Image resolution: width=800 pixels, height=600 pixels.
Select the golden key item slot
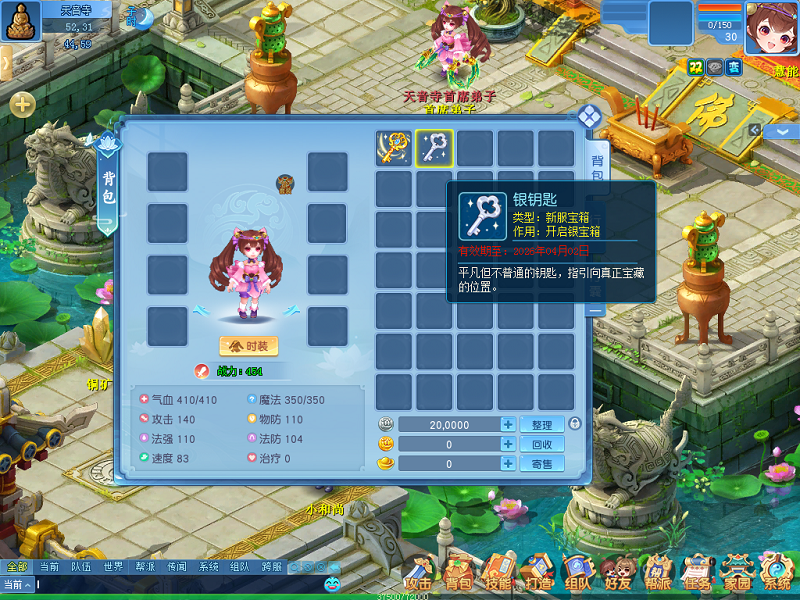(394, 148)
